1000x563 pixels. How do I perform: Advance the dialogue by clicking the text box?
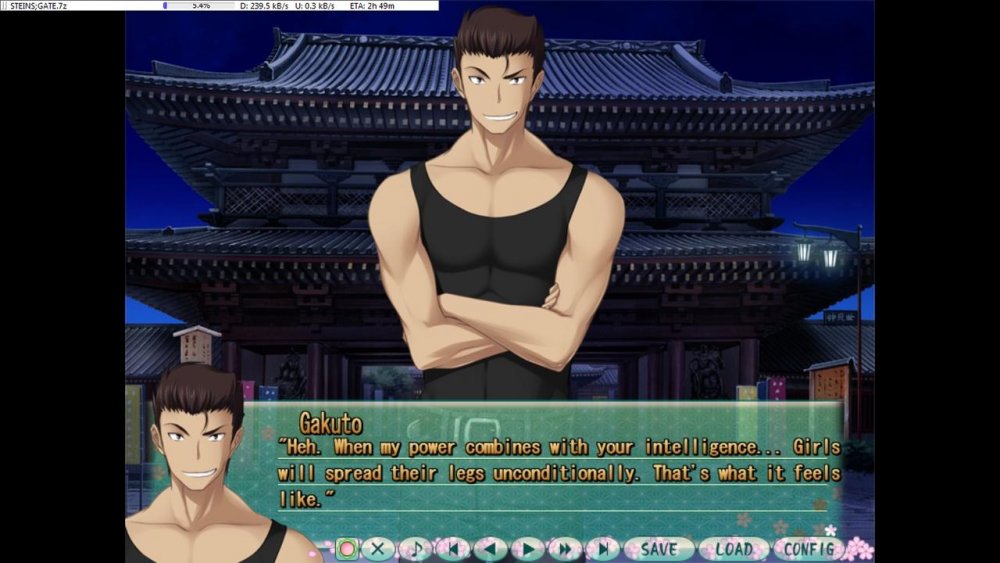560,470
